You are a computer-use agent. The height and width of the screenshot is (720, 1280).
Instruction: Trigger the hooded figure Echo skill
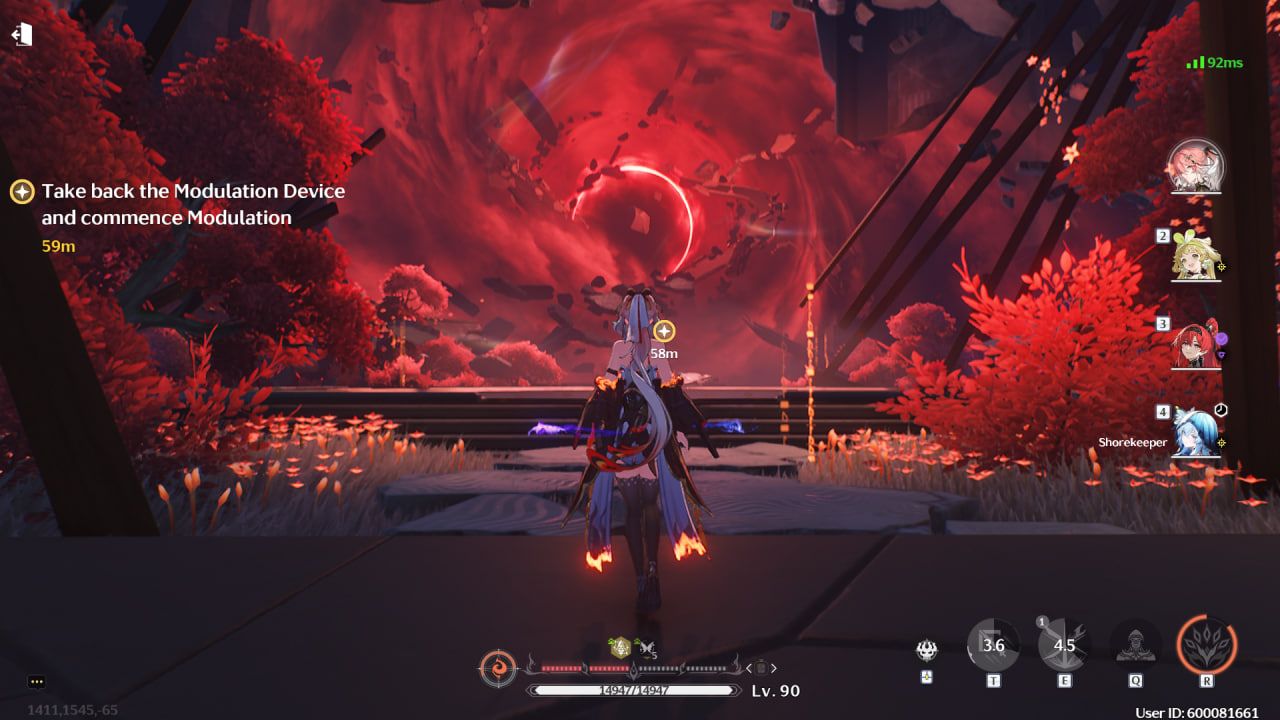1135,645
